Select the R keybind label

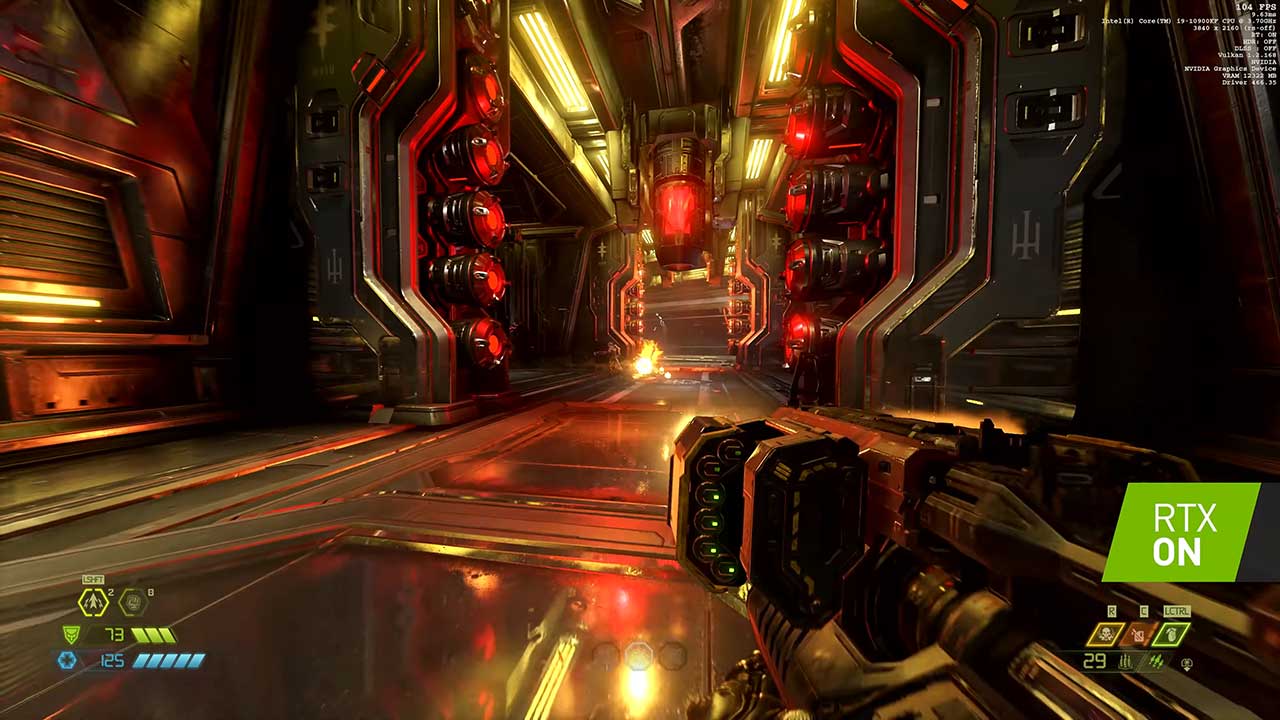click(x=1112, y=610)
